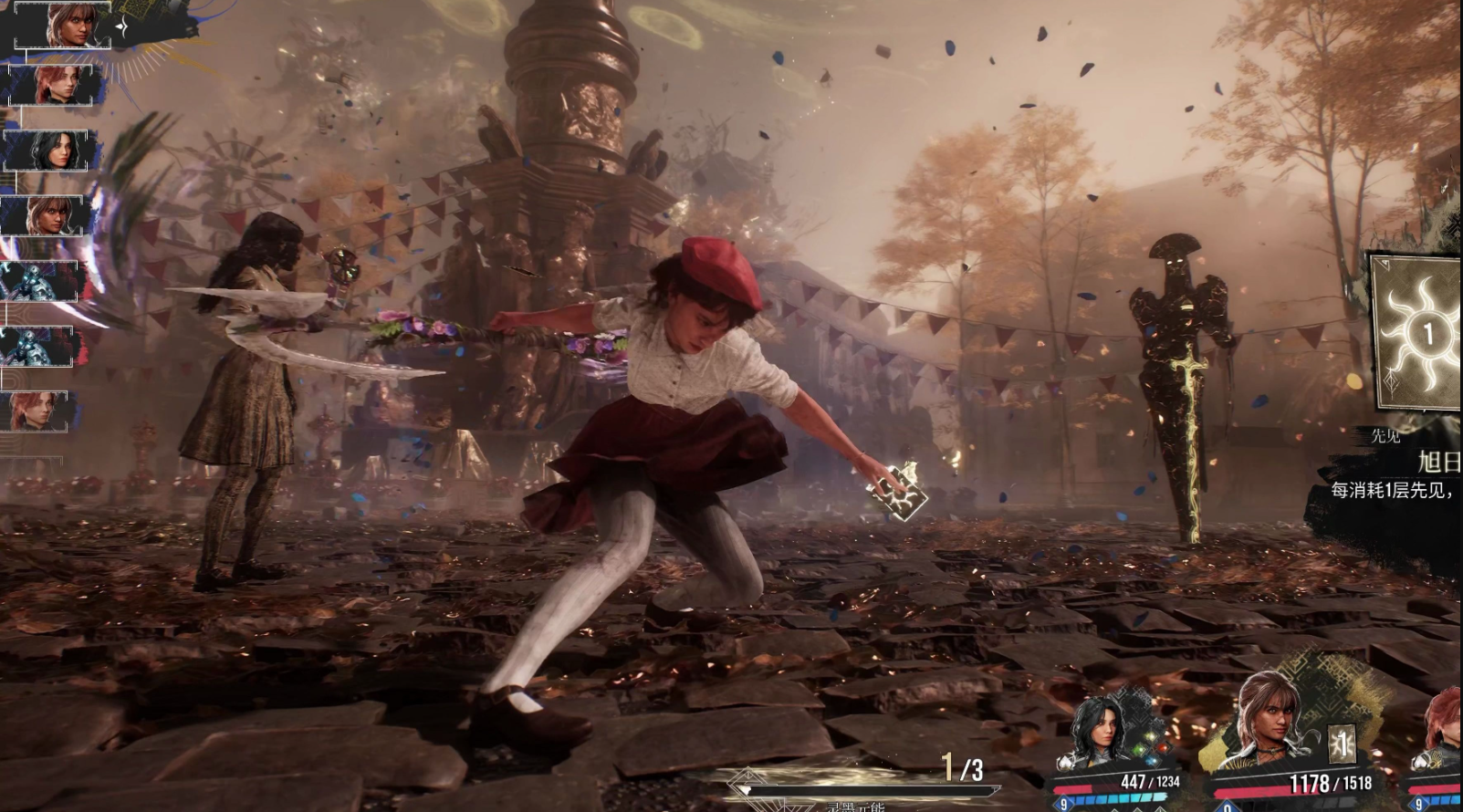Click the small sun card beside Sciel's portrait
This screenshot has width=1463, height=812.
pos(1341,743)
